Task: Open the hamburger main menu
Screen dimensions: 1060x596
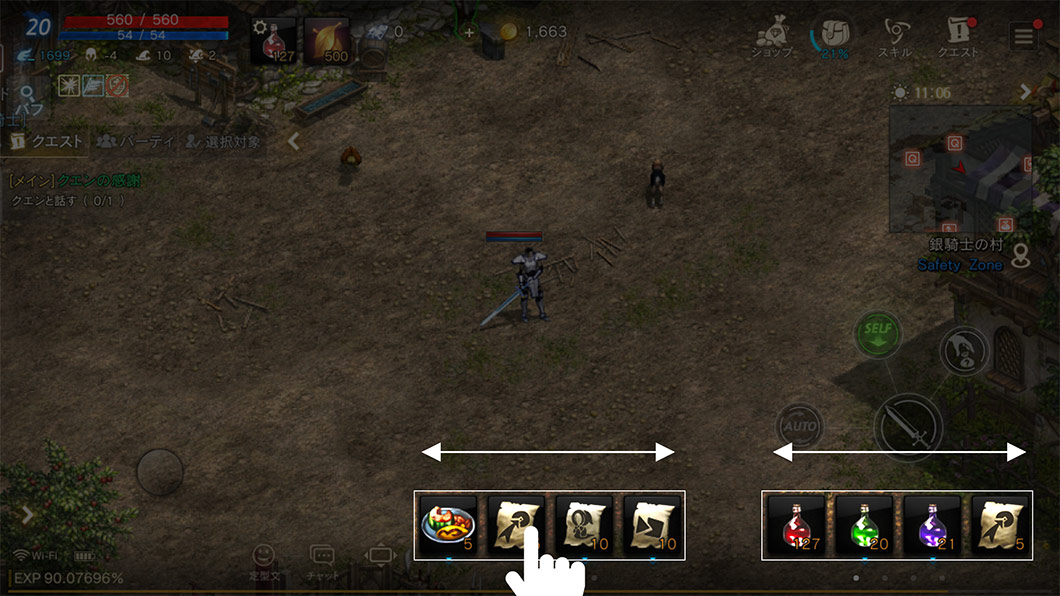Action: pos(1023,38)
